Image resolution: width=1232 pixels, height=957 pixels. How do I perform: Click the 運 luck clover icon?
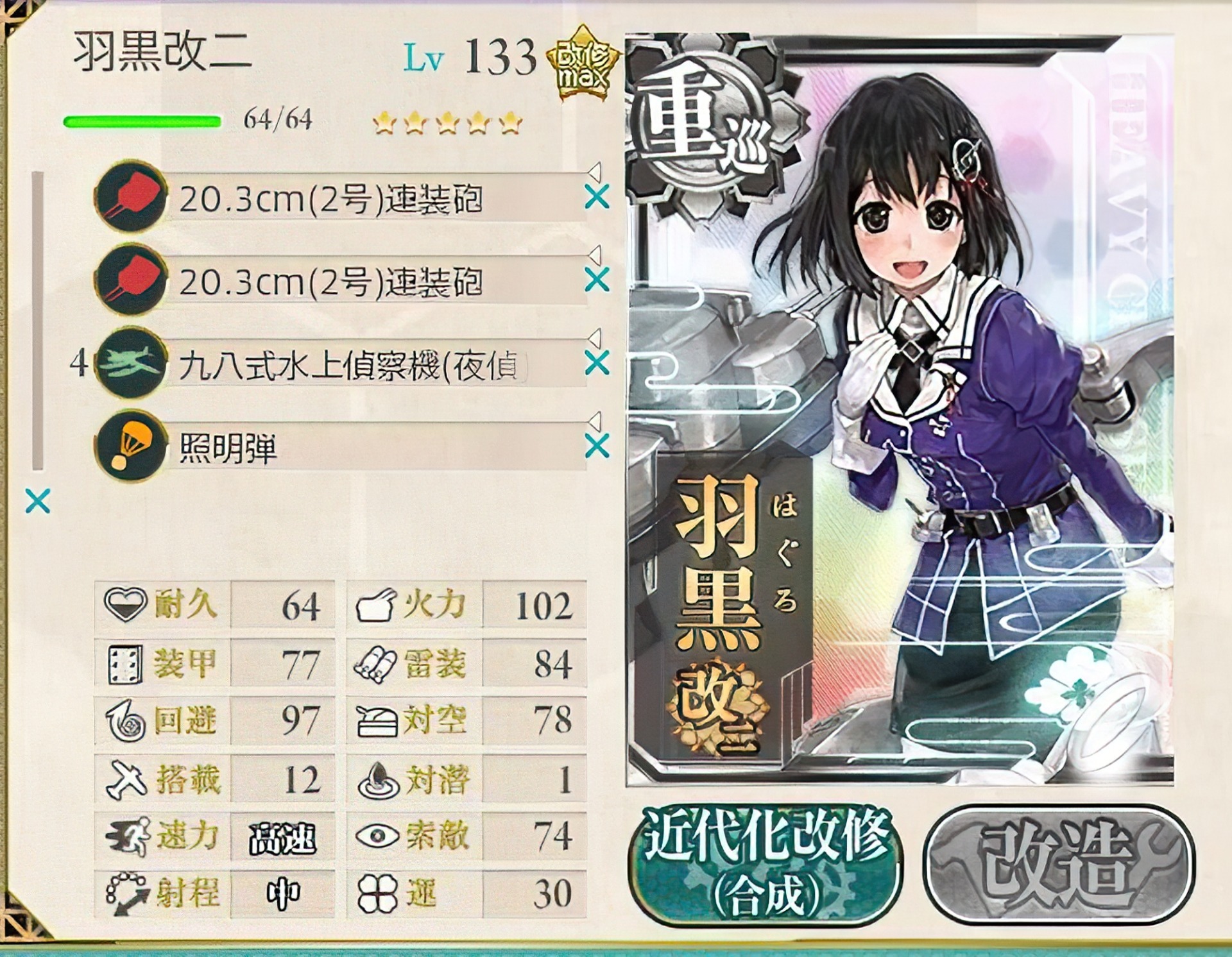tap(379, 893)
